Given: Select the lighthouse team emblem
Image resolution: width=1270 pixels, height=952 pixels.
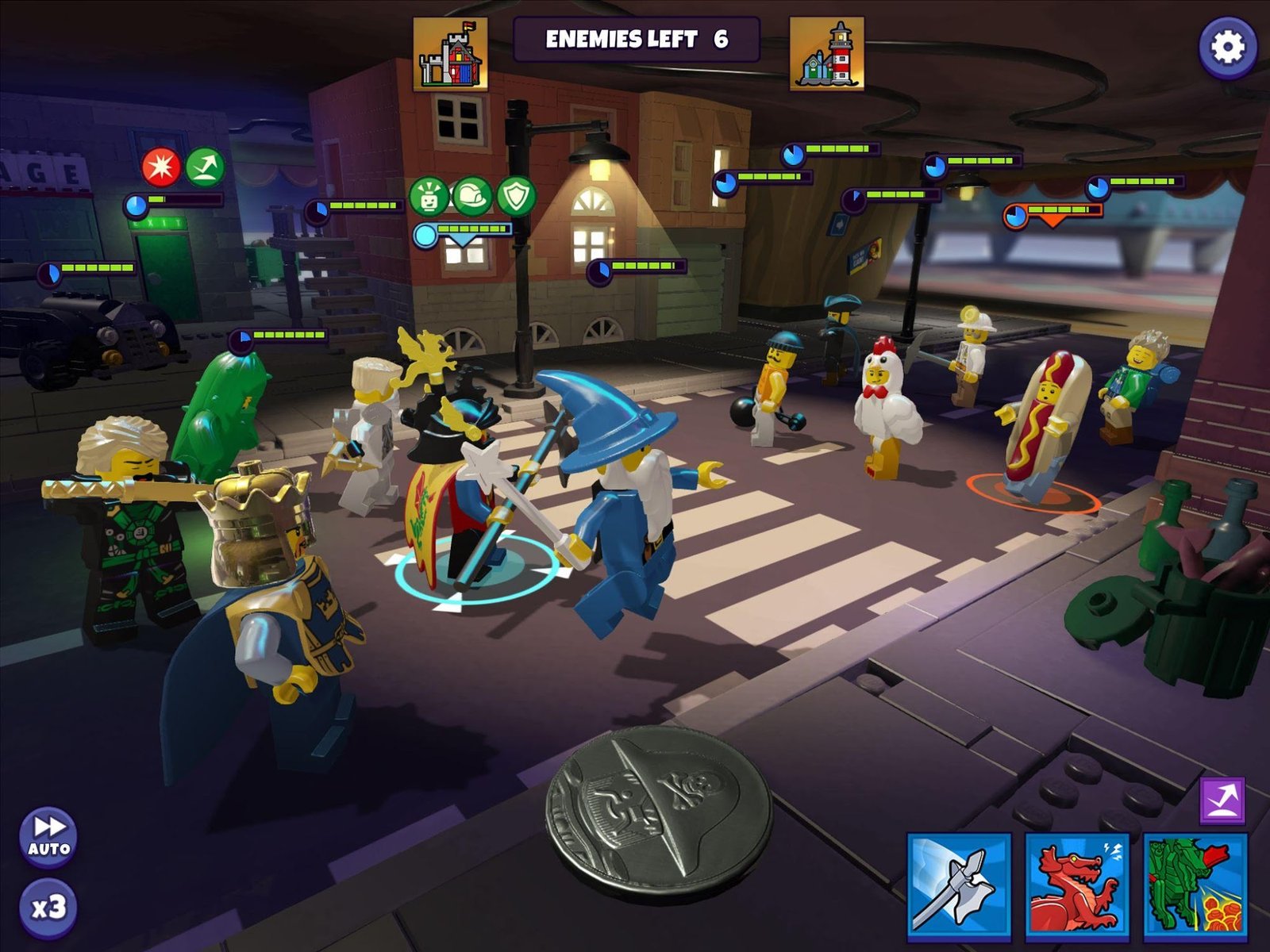Looking at the screenshot, I should click(x=826, y=53).
